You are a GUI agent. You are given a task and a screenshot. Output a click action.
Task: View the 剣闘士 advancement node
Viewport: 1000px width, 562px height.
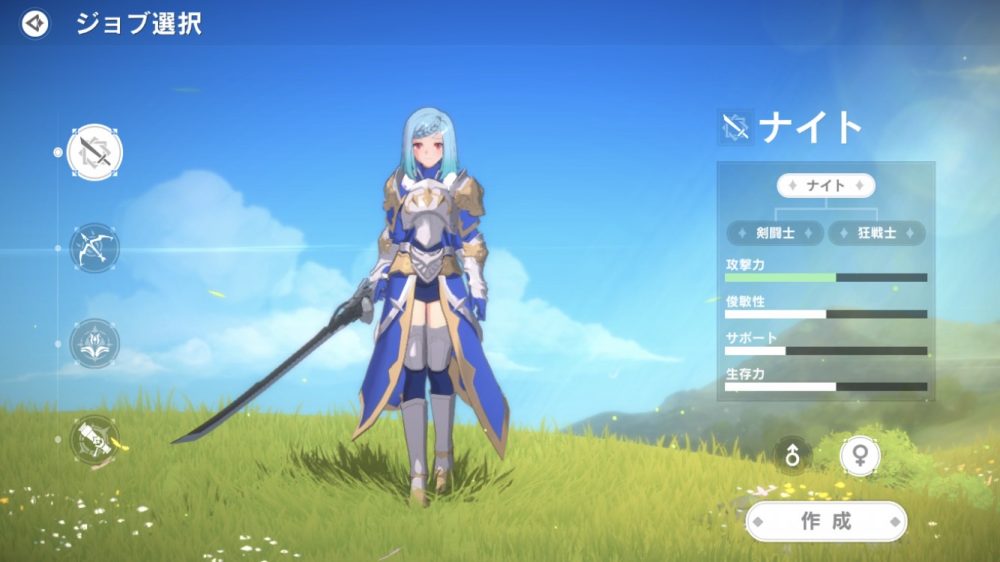click(x=775, y=233)
